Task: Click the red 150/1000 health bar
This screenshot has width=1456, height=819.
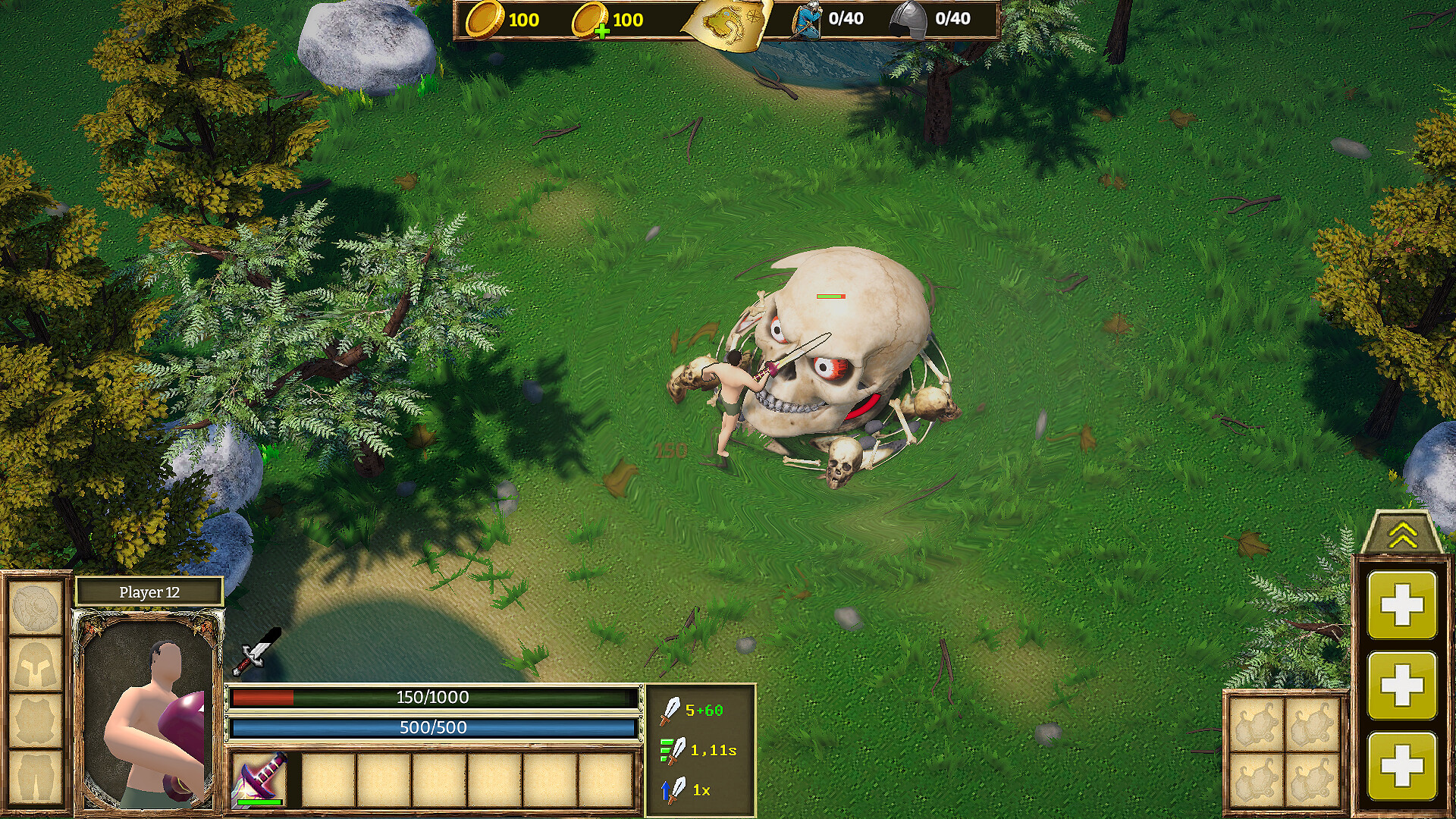Action: [432, 697]
